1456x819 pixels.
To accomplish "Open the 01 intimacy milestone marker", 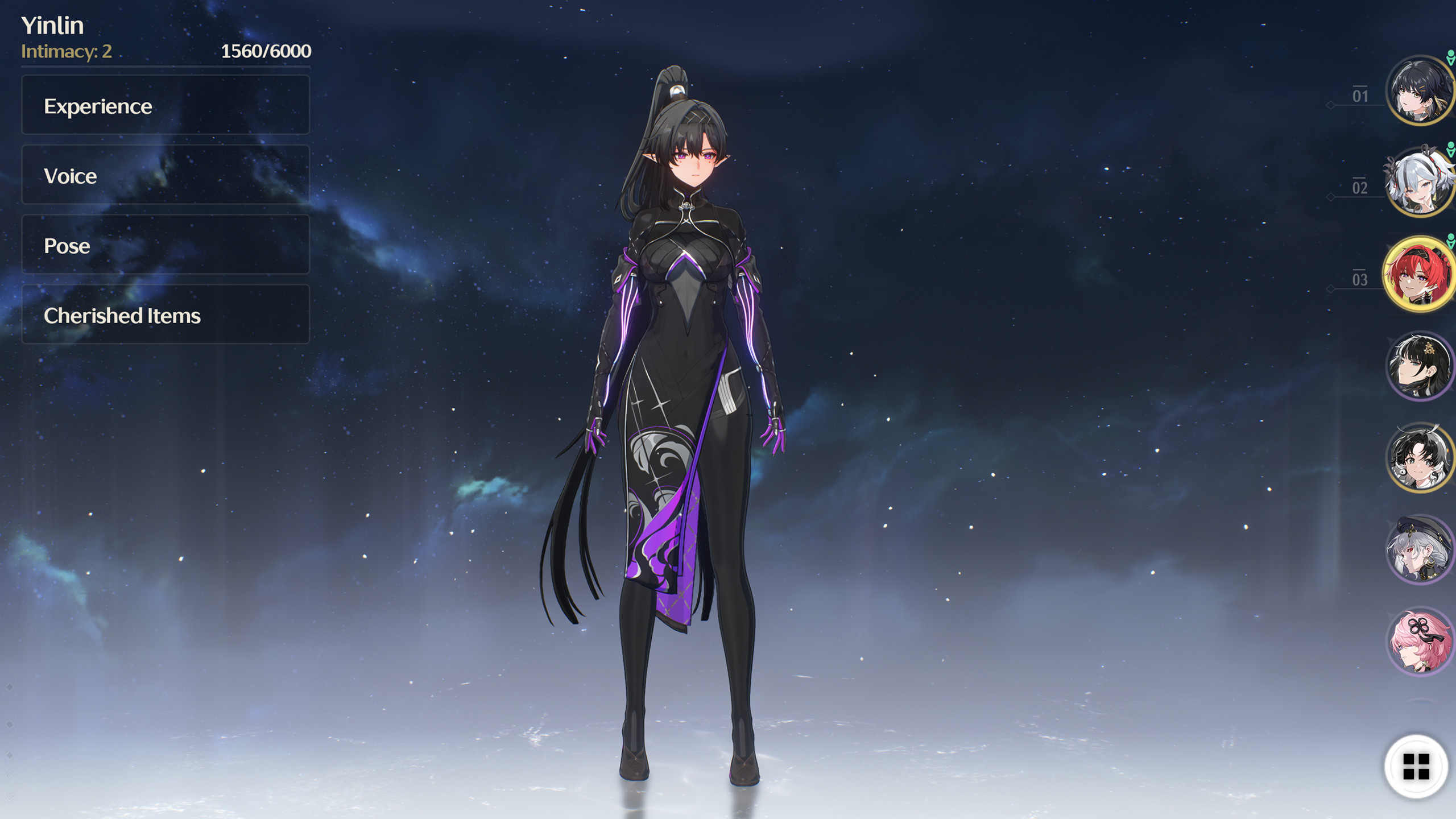I will (1360, 94).
